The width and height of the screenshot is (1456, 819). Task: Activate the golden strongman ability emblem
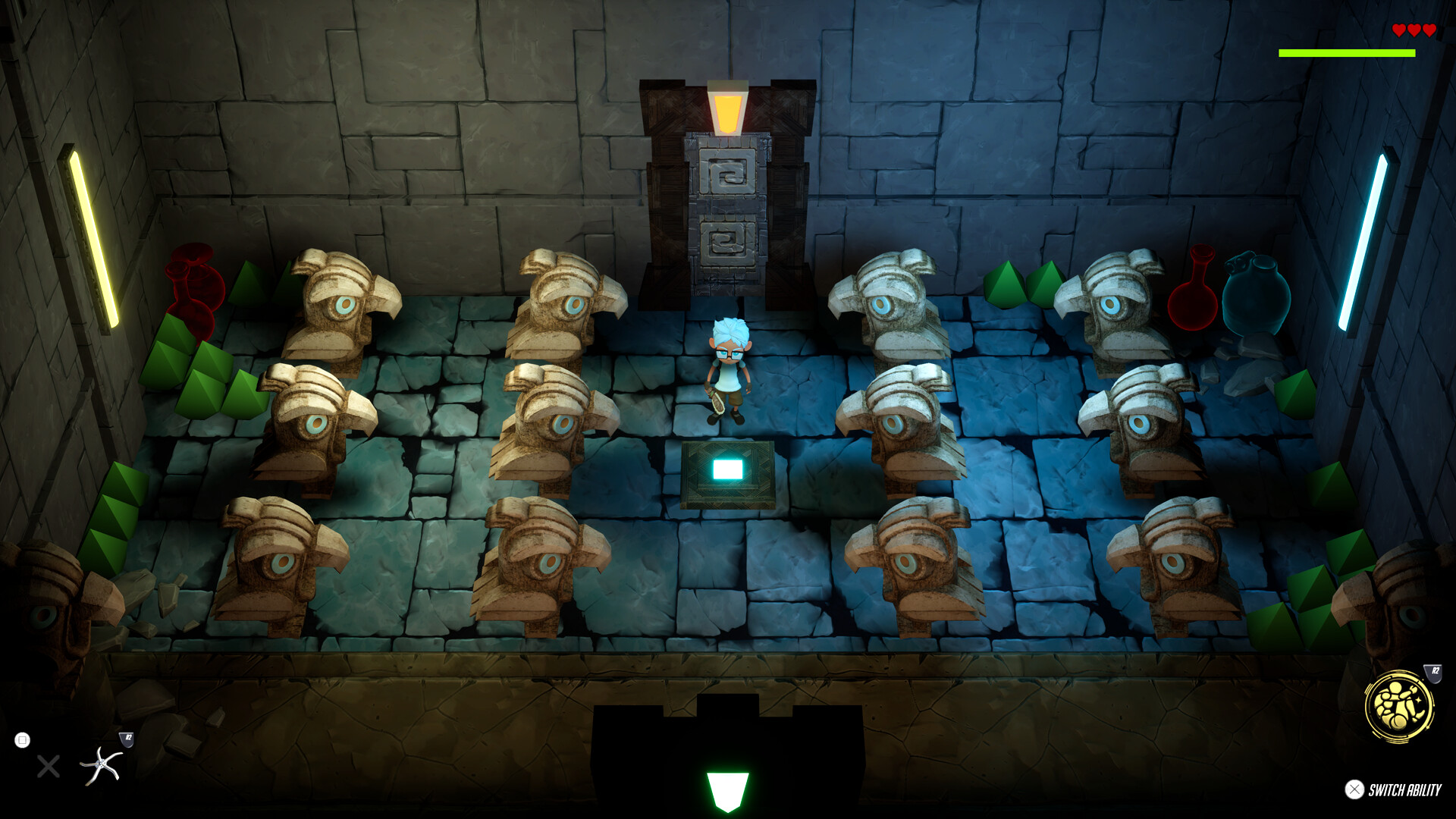[x=1398, y=706]
